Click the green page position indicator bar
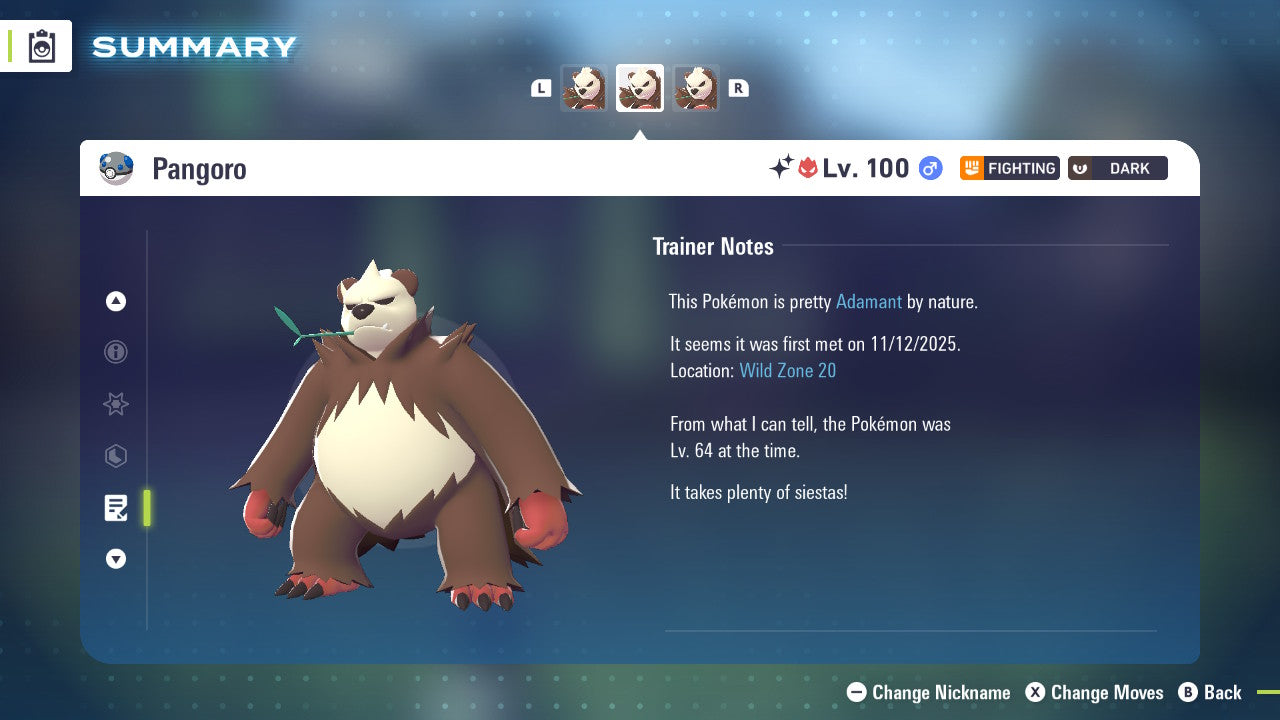Screen dimensions: 1280x720 point(146,507)
